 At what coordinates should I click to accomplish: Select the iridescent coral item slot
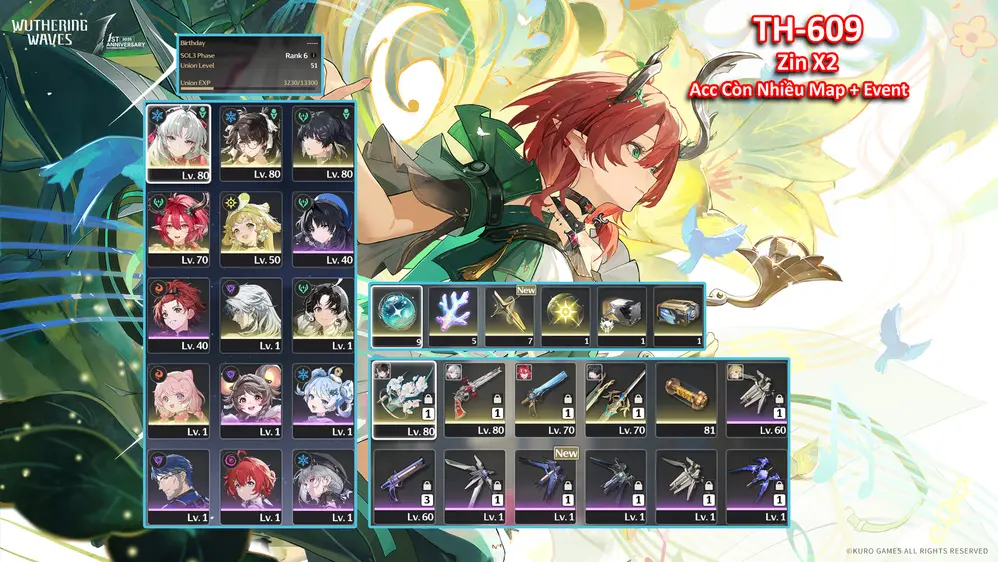pyautogui.click(x=452, y=311)
